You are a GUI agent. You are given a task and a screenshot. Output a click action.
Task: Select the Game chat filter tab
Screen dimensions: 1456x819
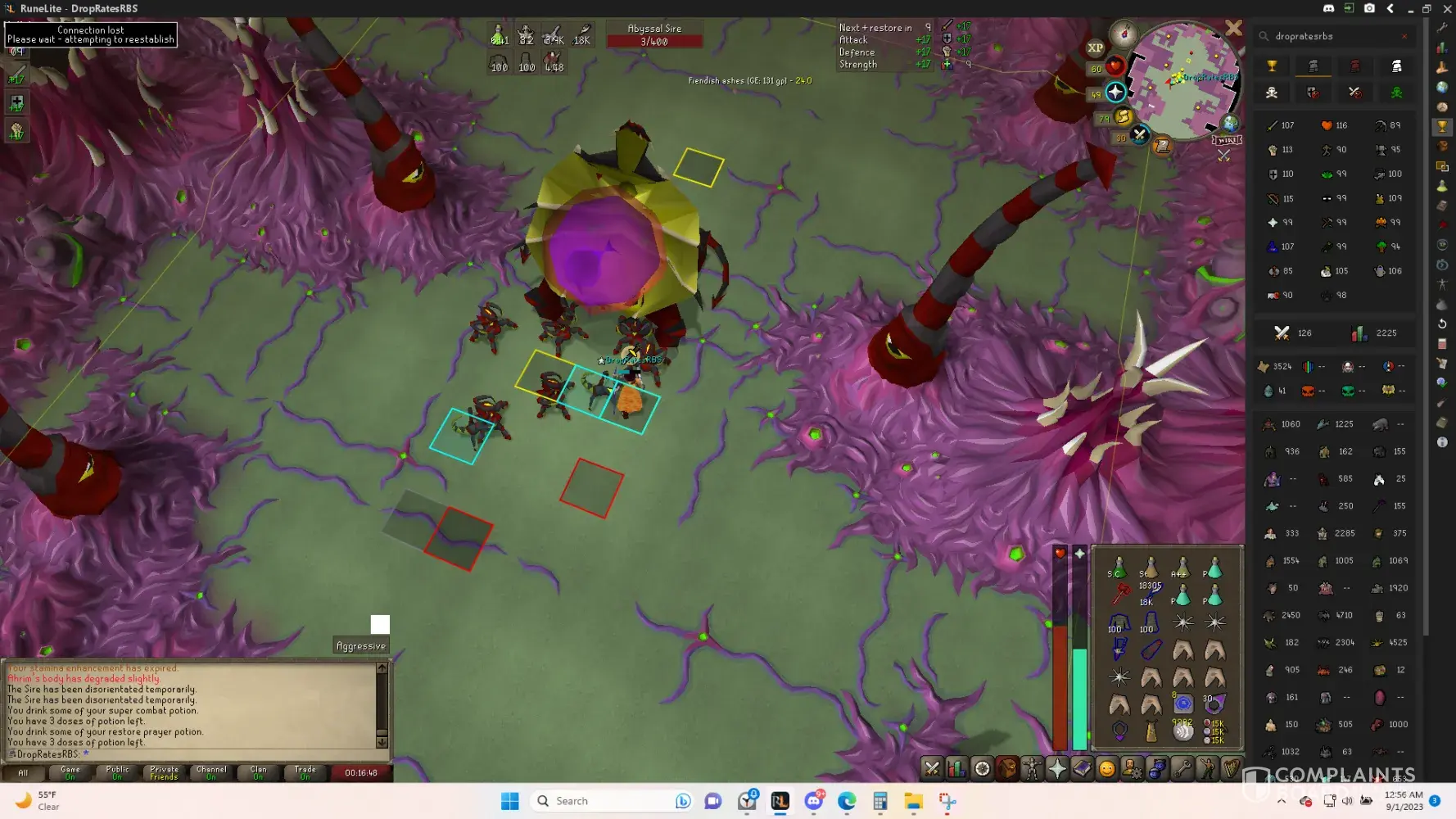click(x=70, y=772)
